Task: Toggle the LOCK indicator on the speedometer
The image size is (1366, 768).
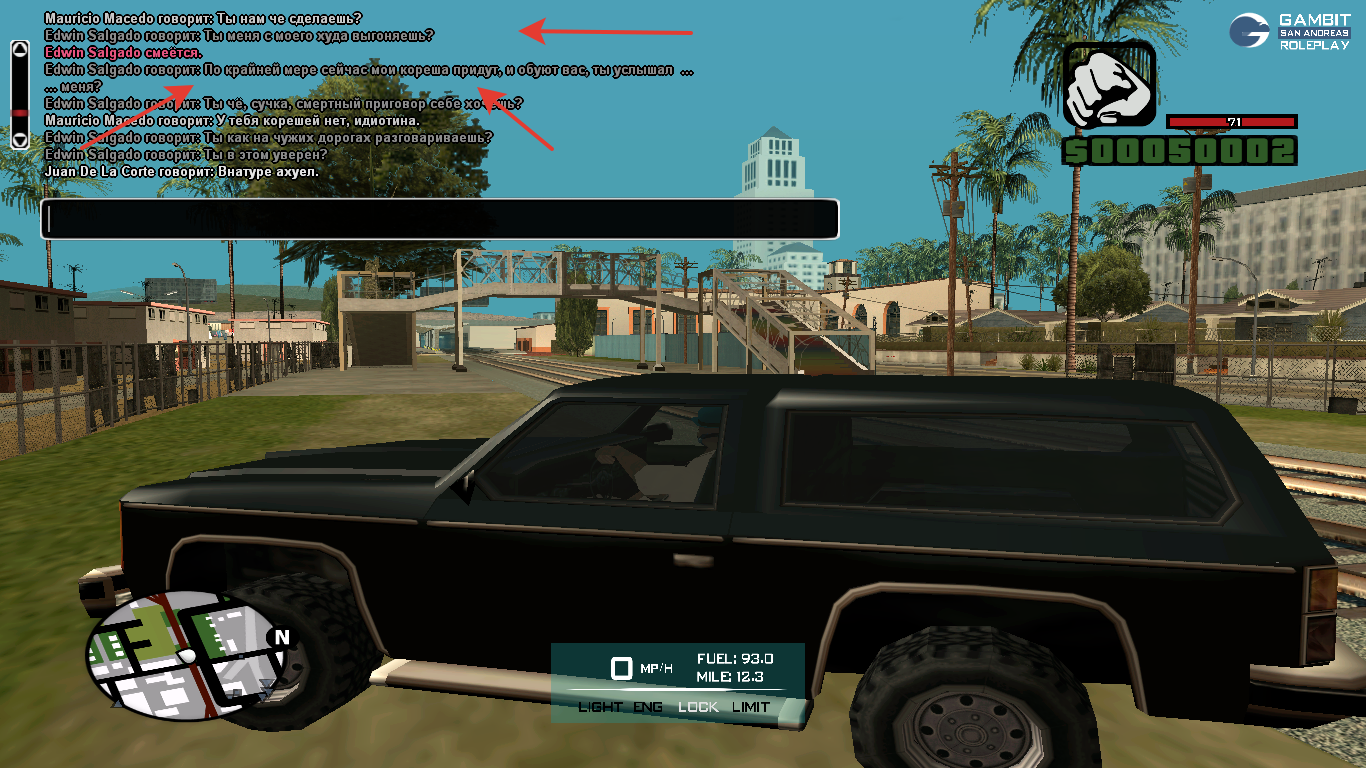Action: [x=698, y=707]
